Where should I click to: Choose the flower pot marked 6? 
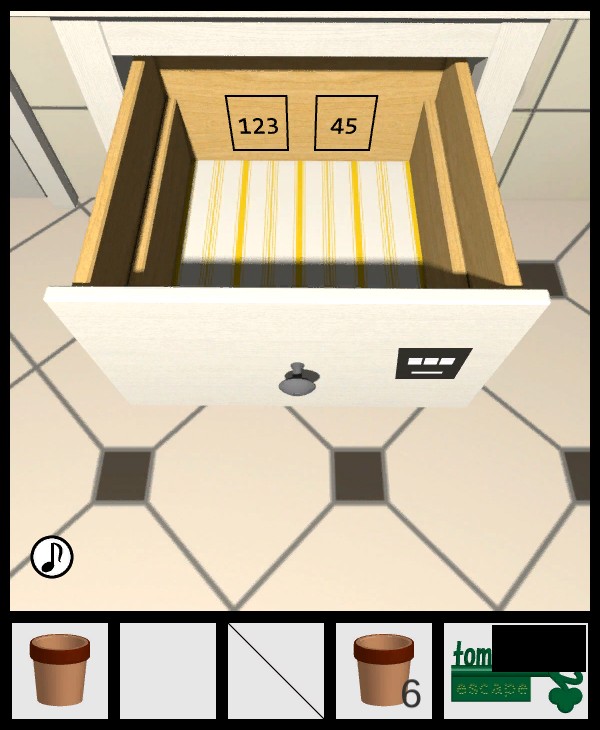pos(384,670)
